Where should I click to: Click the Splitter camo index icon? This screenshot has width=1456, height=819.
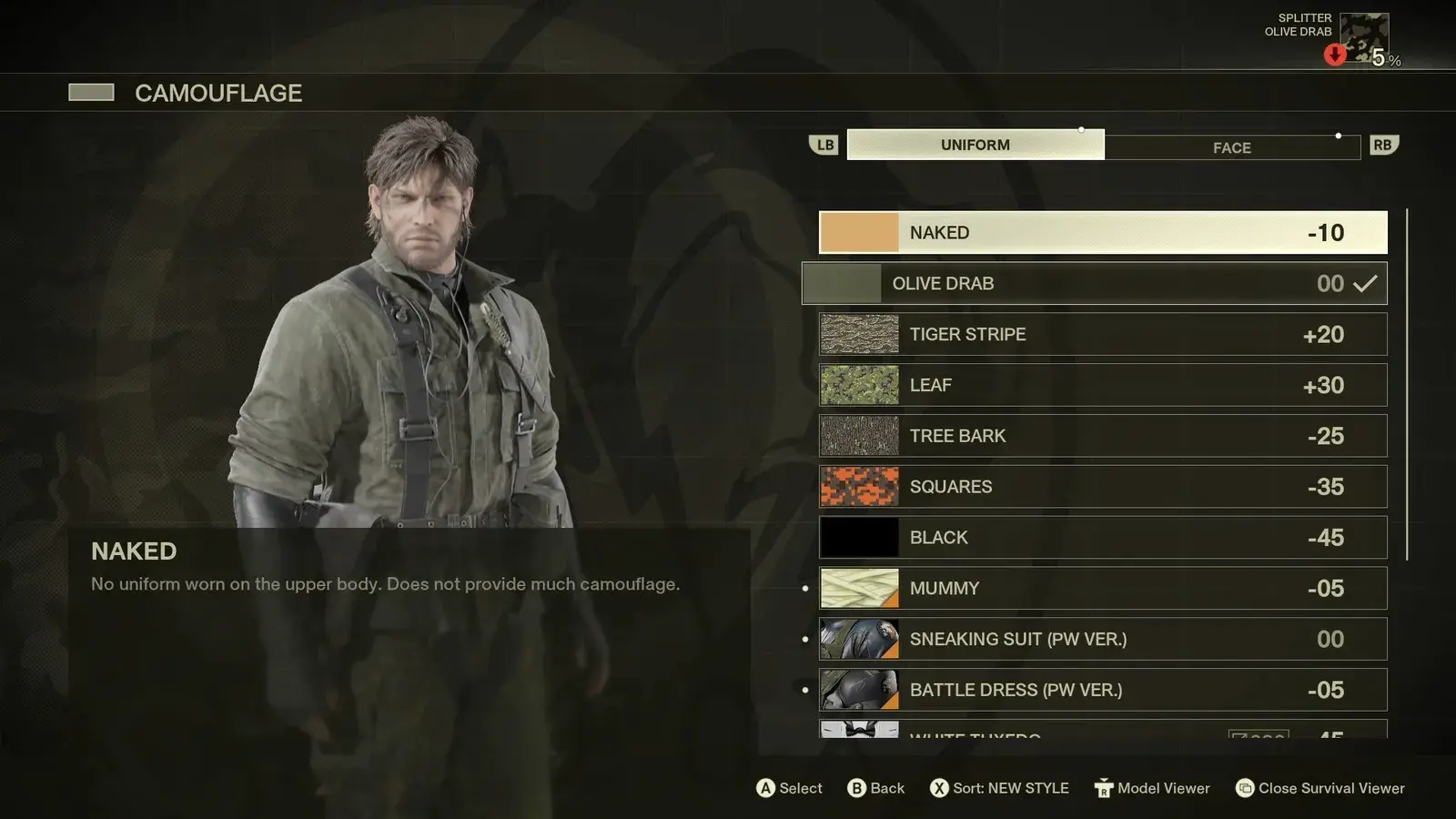(x=1363, y=38)
